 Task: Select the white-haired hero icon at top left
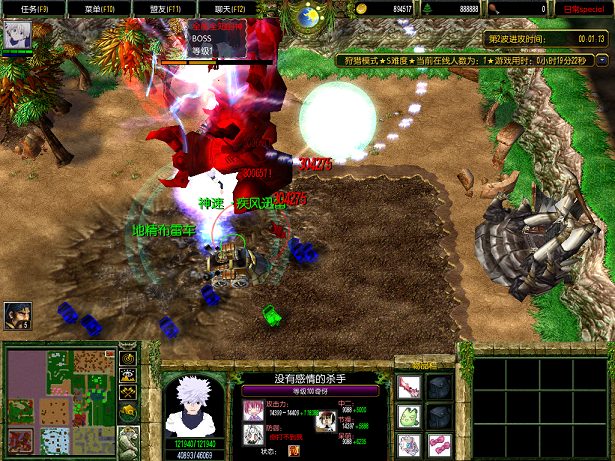[17, 35]
